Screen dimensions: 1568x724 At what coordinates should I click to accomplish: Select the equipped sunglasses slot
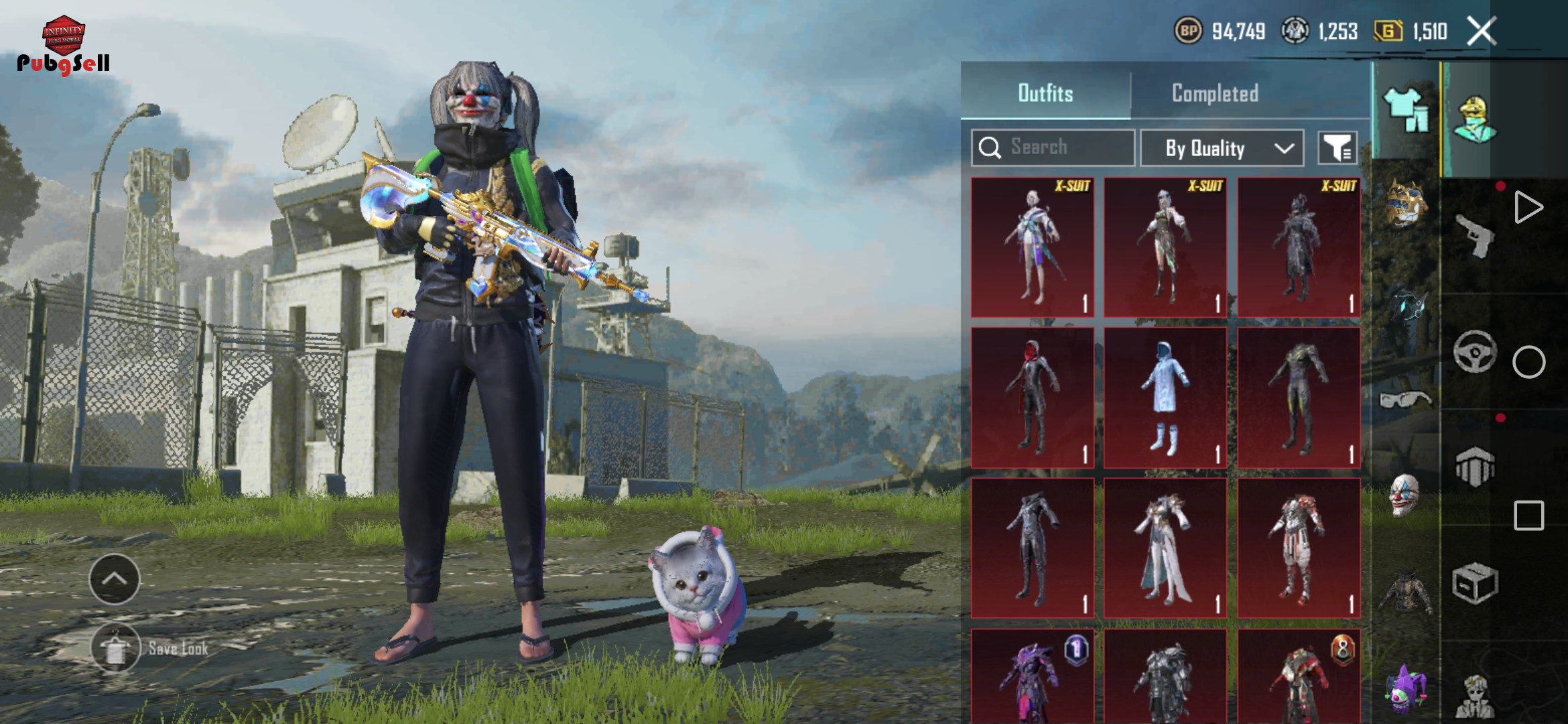(1404, 399)
